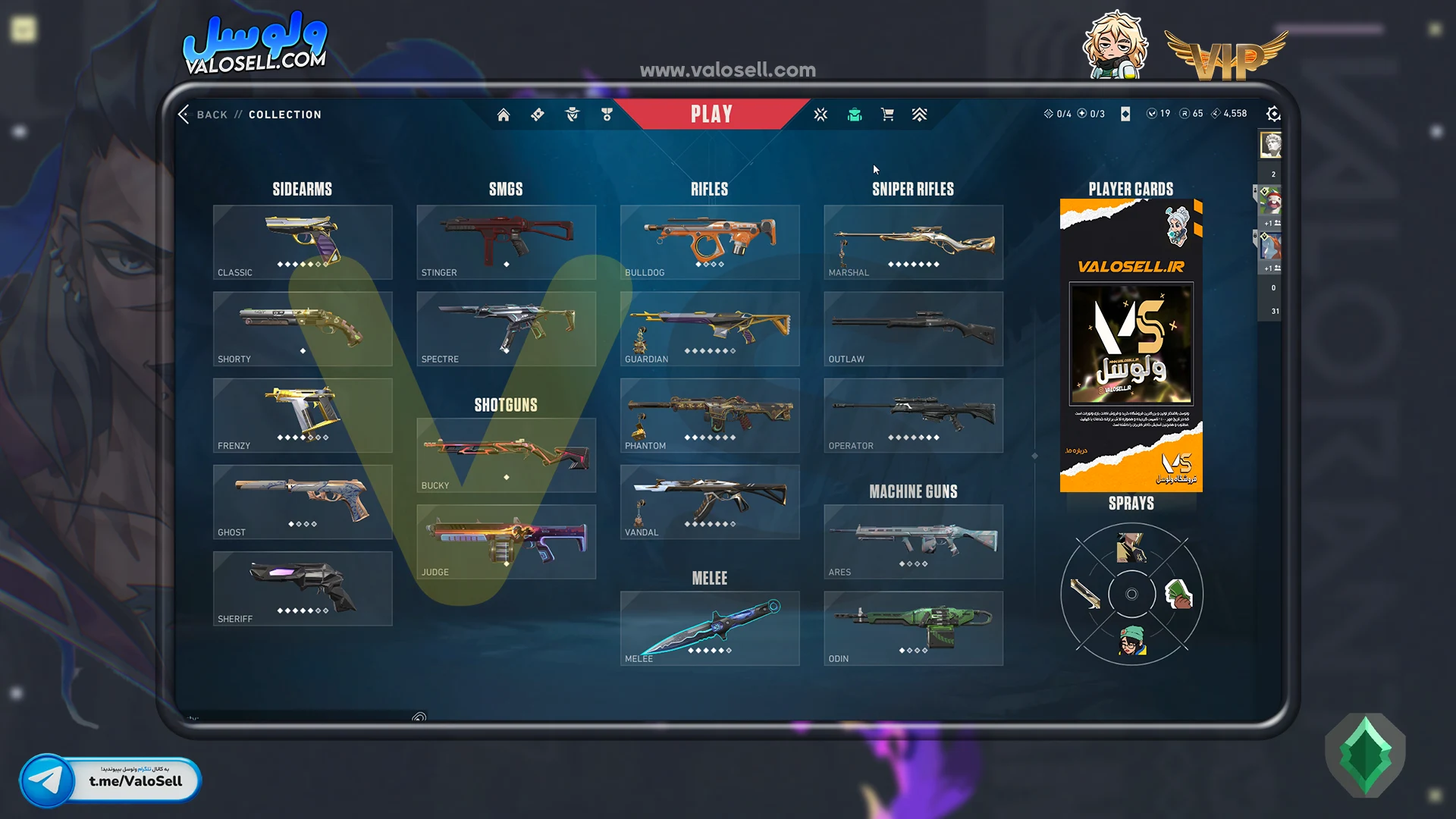The image size is (1456, 819).
Task: Pick the Sheriff weapon slot
Action: (303, 588)
